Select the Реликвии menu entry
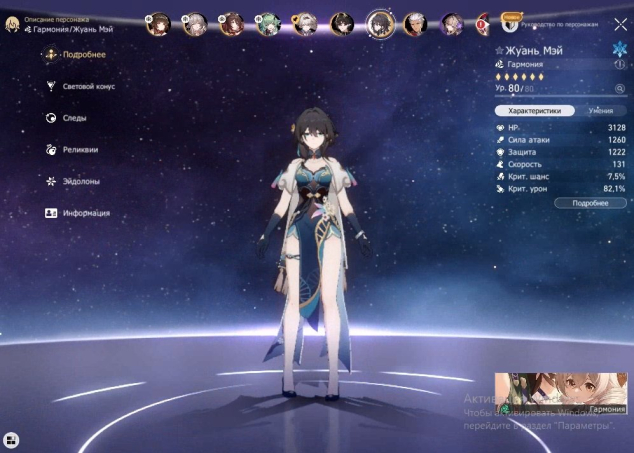 pos(78,149)
